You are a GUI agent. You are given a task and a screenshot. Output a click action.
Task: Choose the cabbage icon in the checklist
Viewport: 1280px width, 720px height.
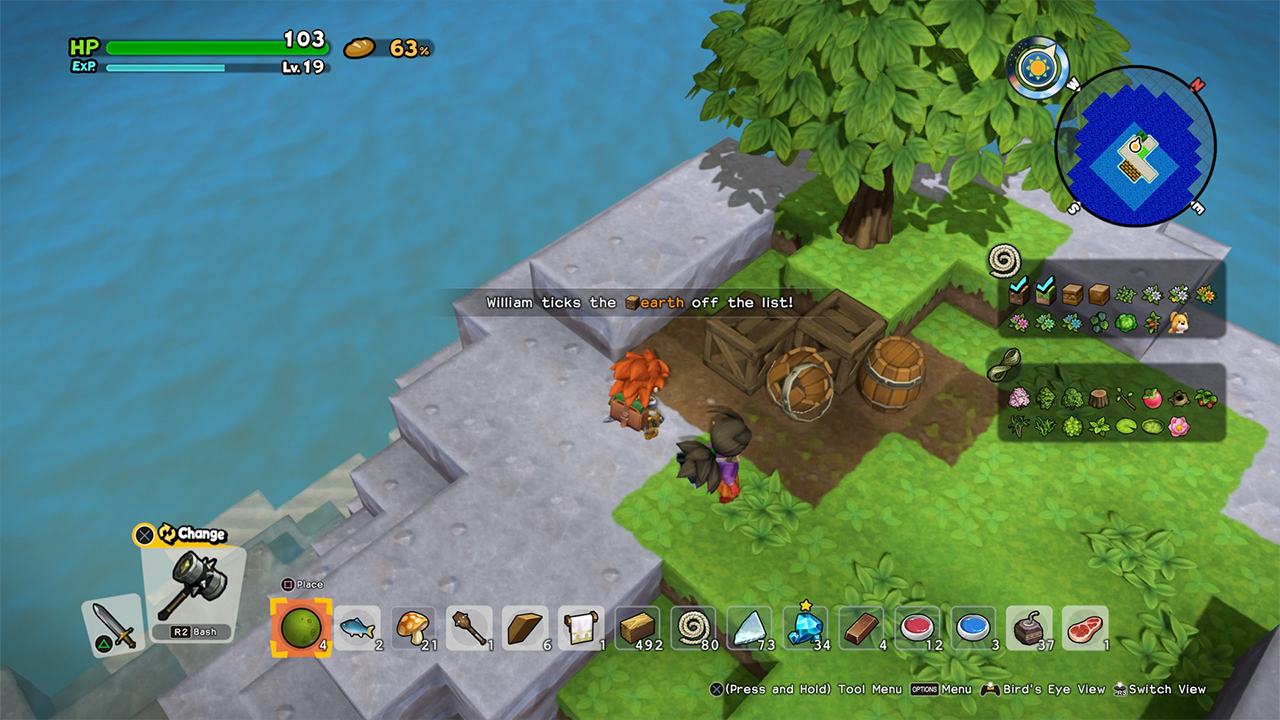pyautogui.click(x=1124, y=322)
